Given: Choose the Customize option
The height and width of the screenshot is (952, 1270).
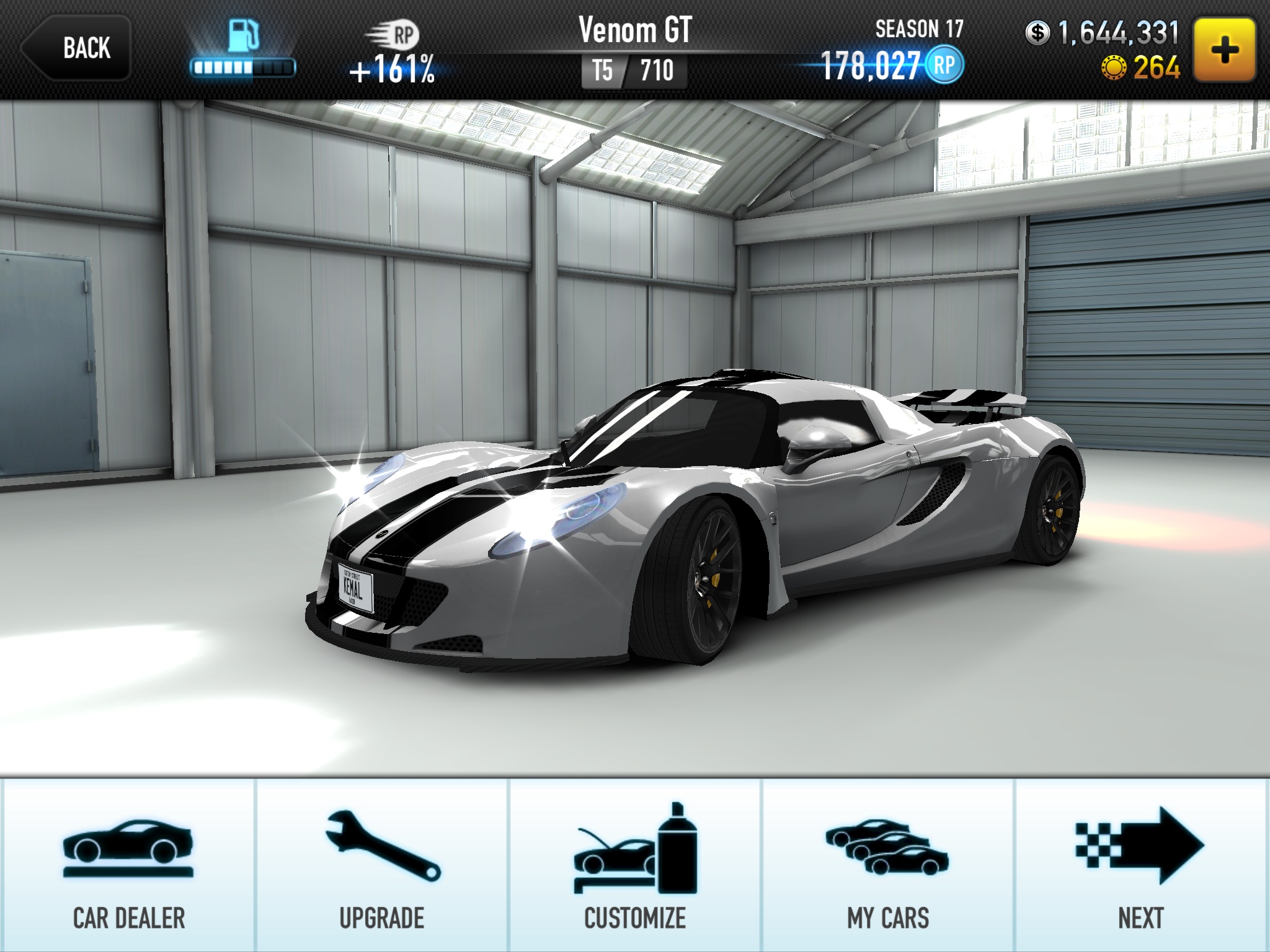Looking at the screenshot, I should pos(635,865).
